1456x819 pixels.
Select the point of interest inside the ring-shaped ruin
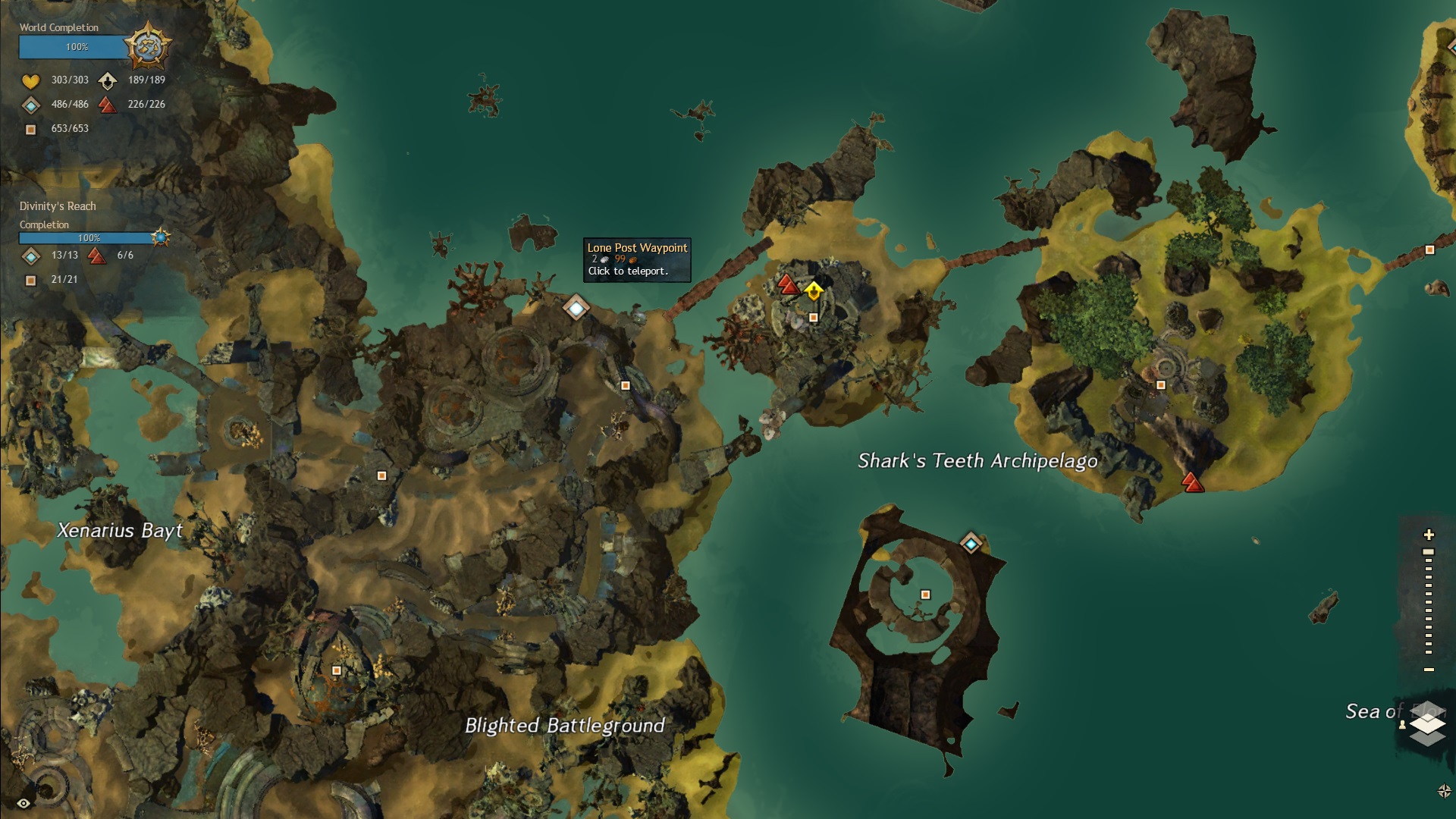[x=925, y=595]
